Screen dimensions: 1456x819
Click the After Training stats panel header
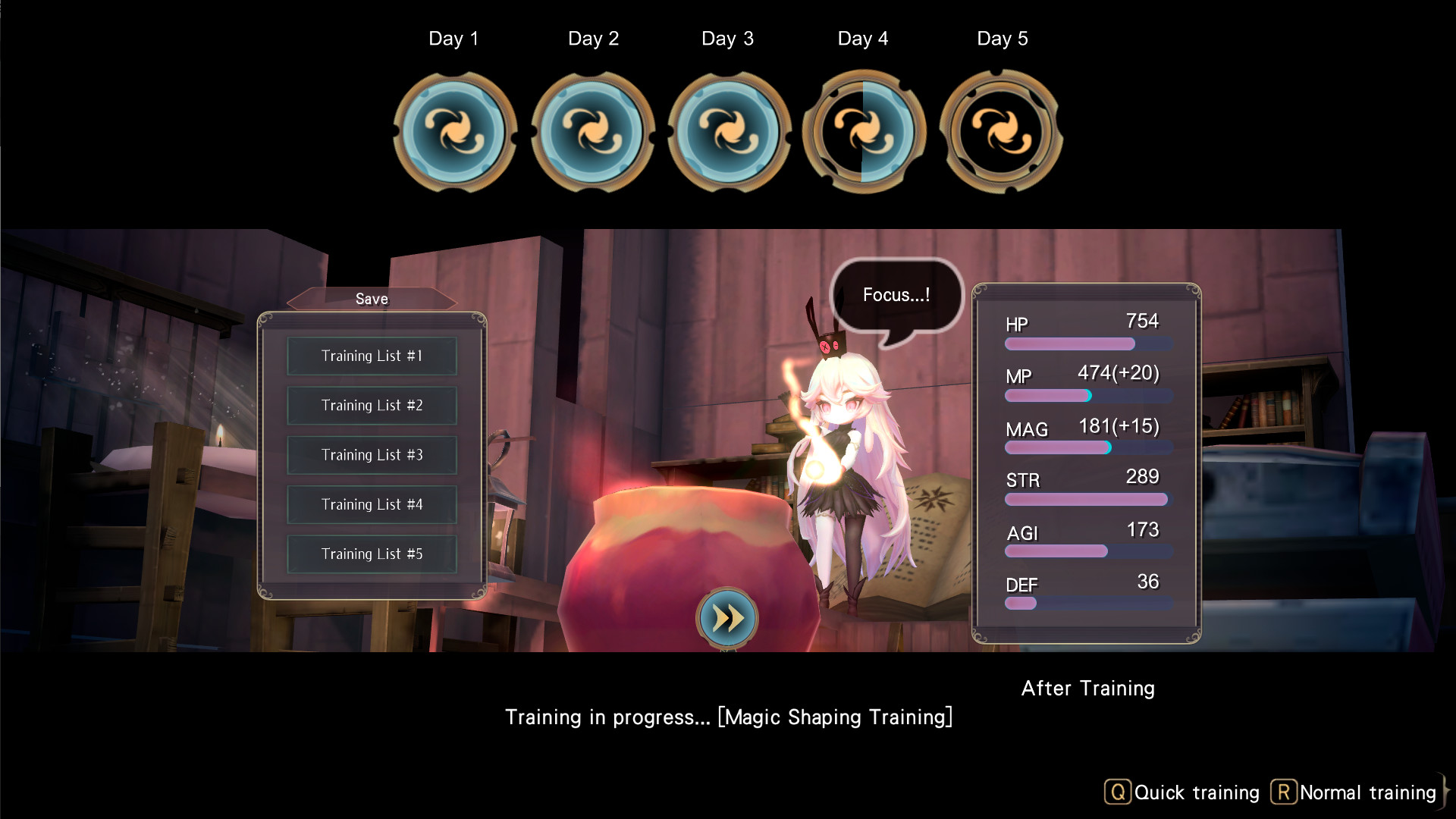click(x=1087, y=688)
